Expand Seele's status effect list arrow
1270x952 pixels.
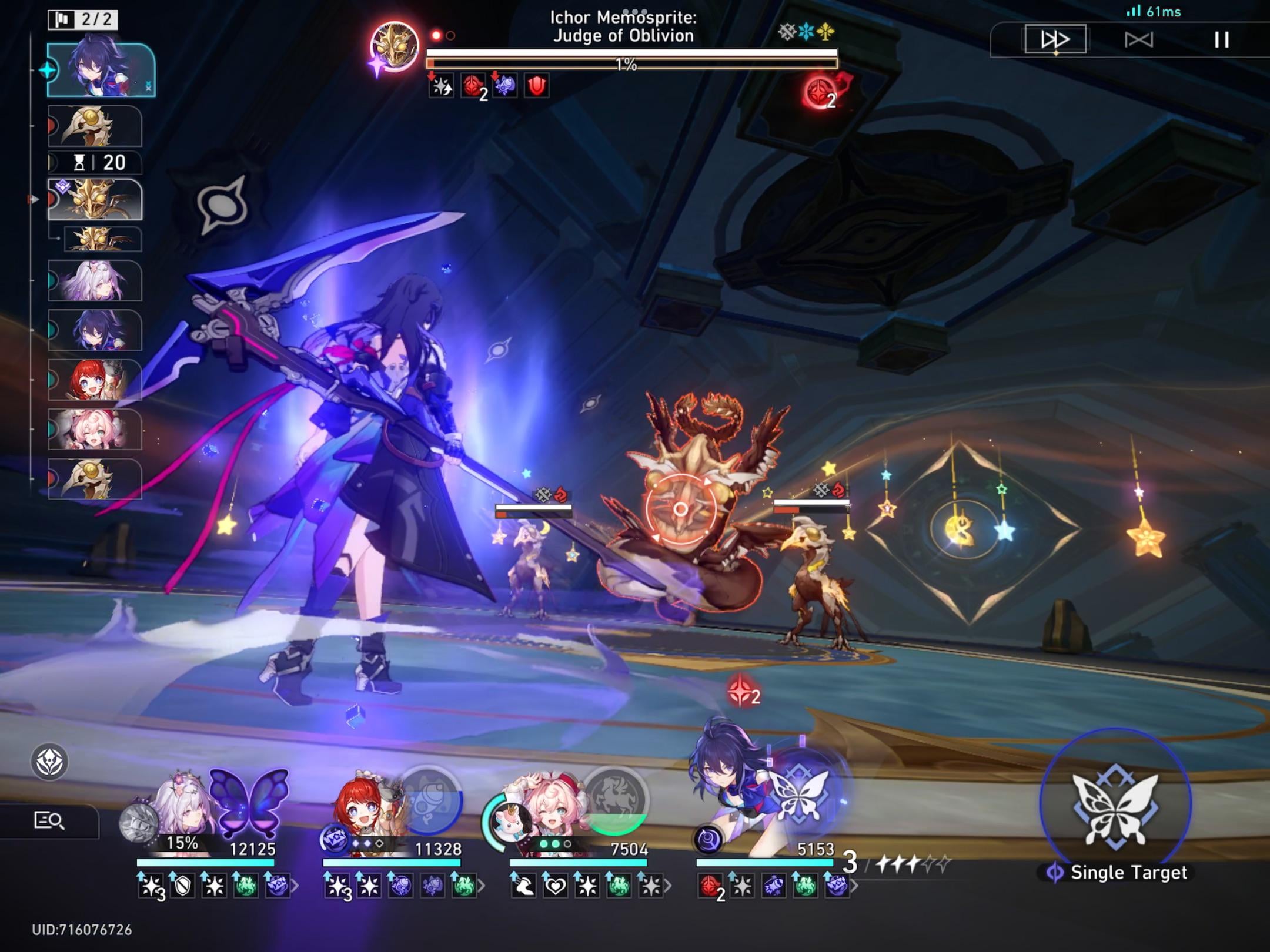856,886
